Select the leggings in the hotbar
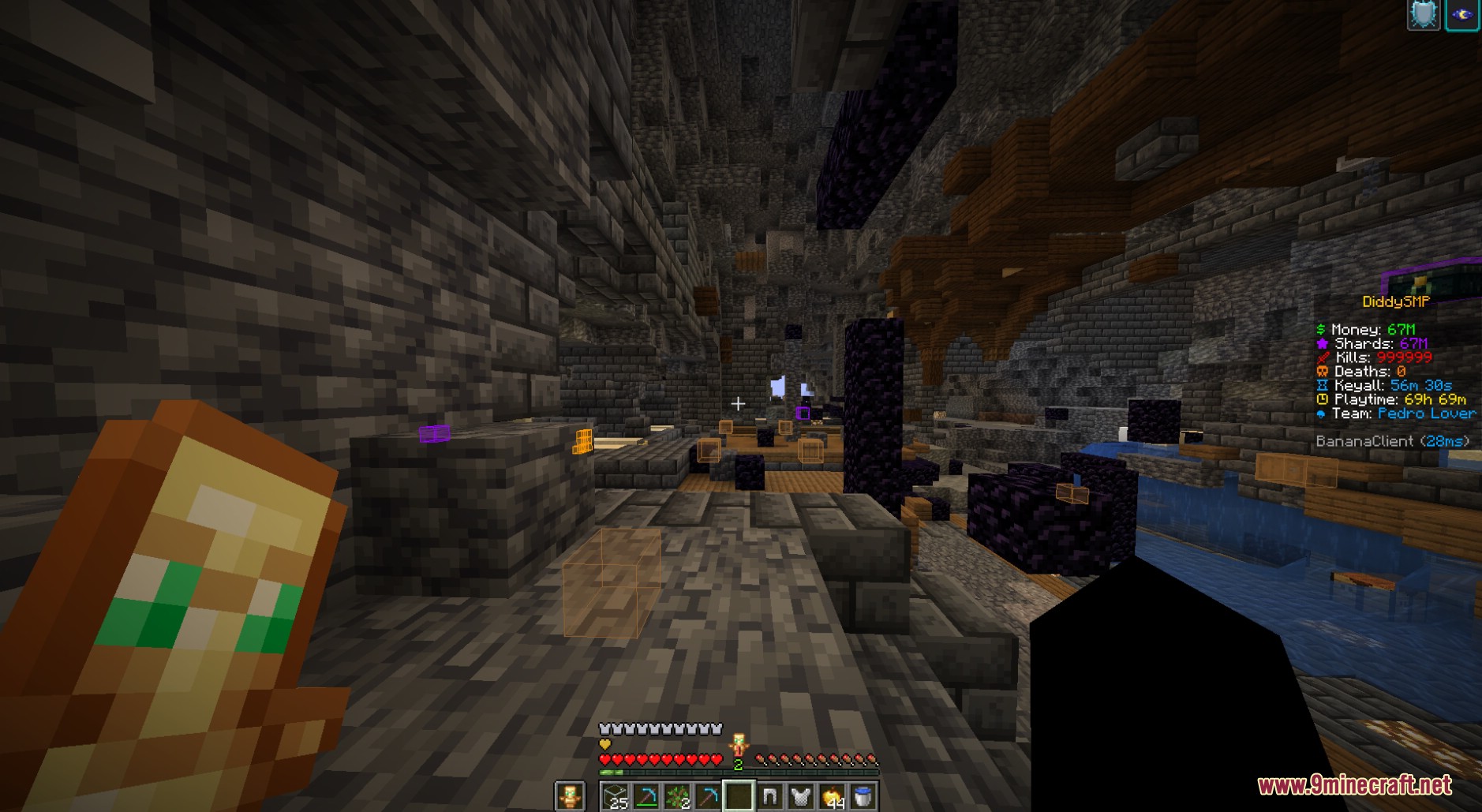This screenshot has width=1482, height=812. point(769,796)
